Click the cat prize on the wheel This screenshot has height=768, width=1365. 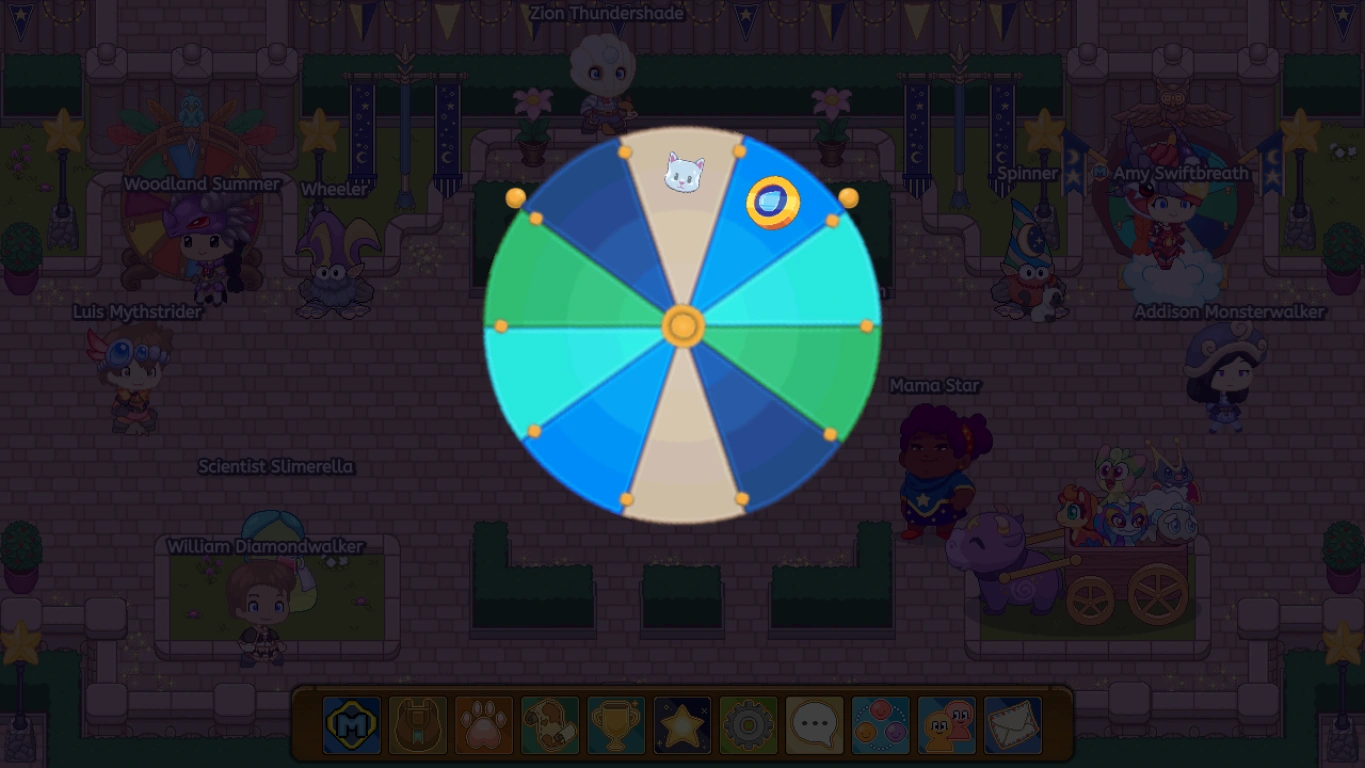click(683, 170)
